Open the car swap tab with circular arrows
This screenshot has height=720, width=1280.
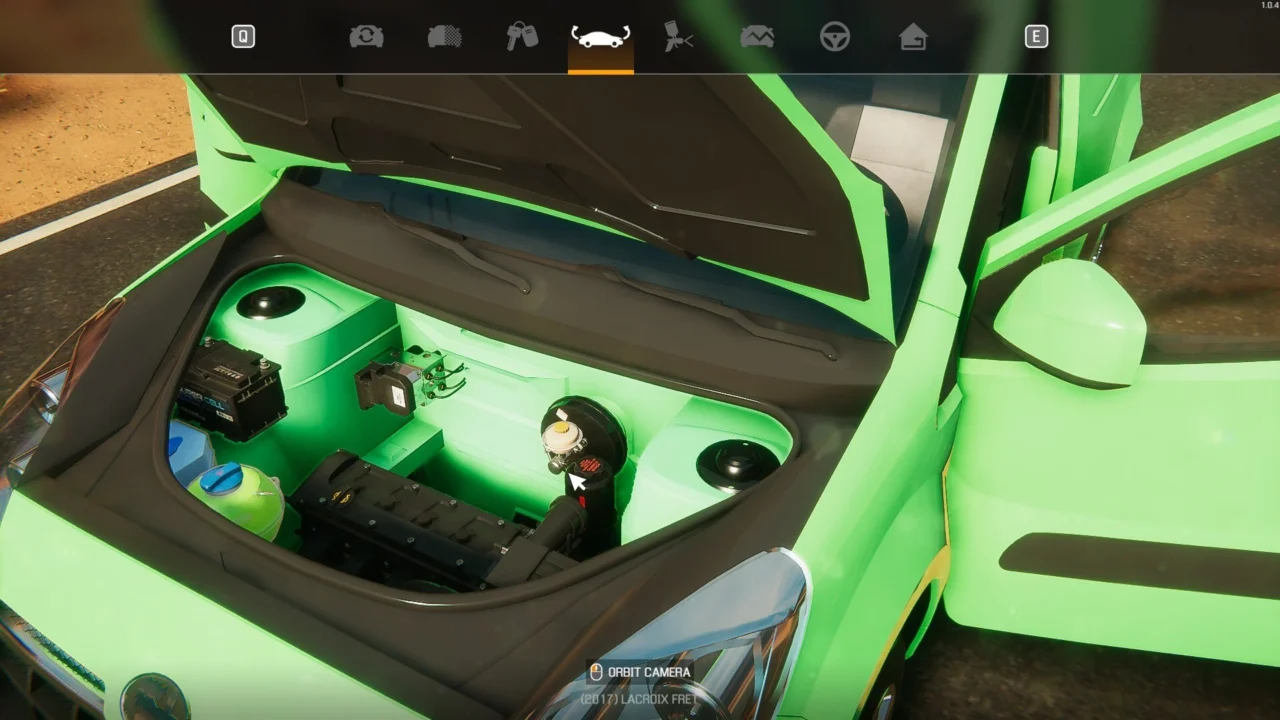pos(366,37)
